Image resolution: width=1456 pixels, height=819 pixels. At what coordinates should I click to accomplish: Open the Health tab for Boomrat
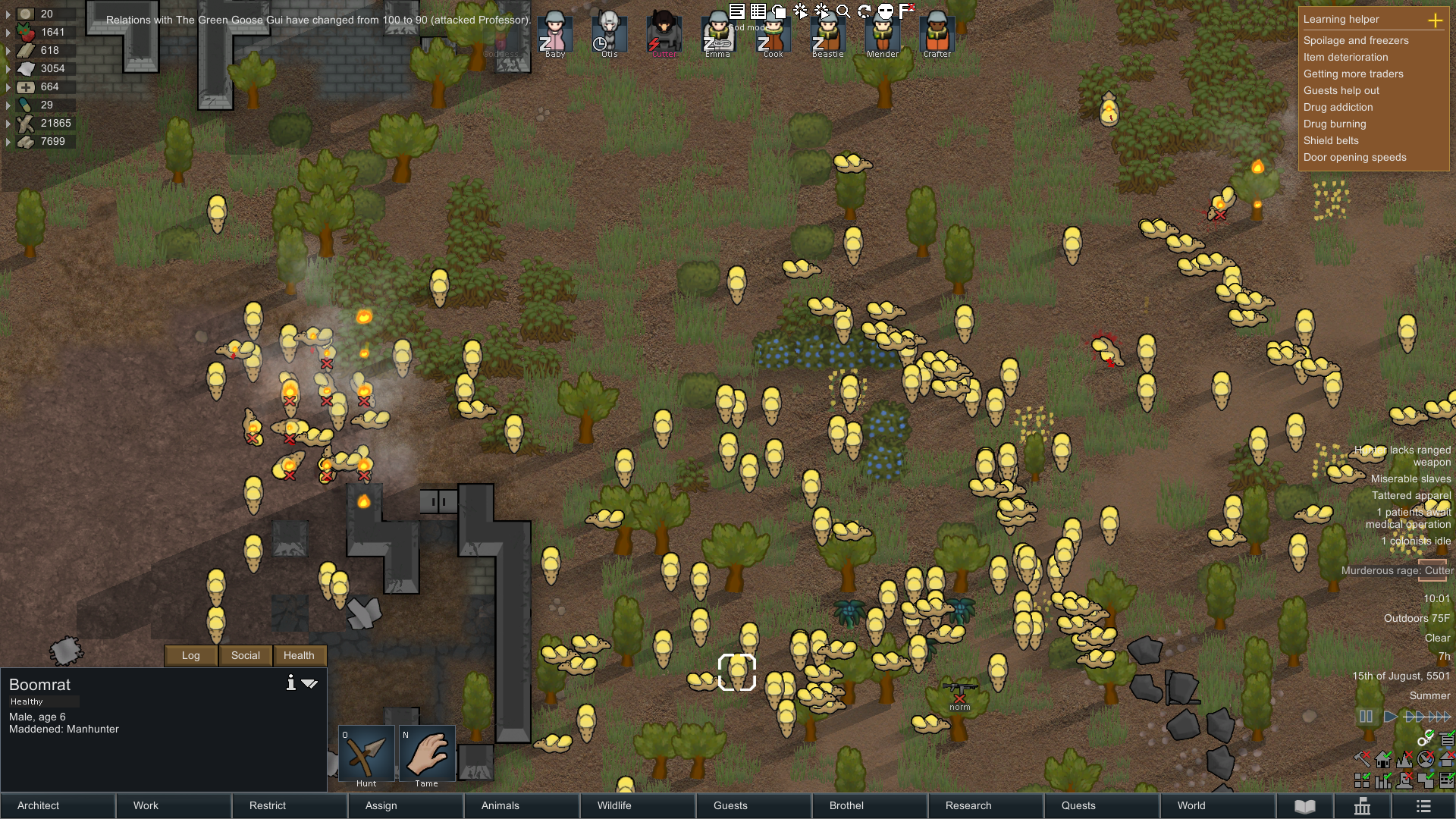pyautogui.click(x=299, y=656)
